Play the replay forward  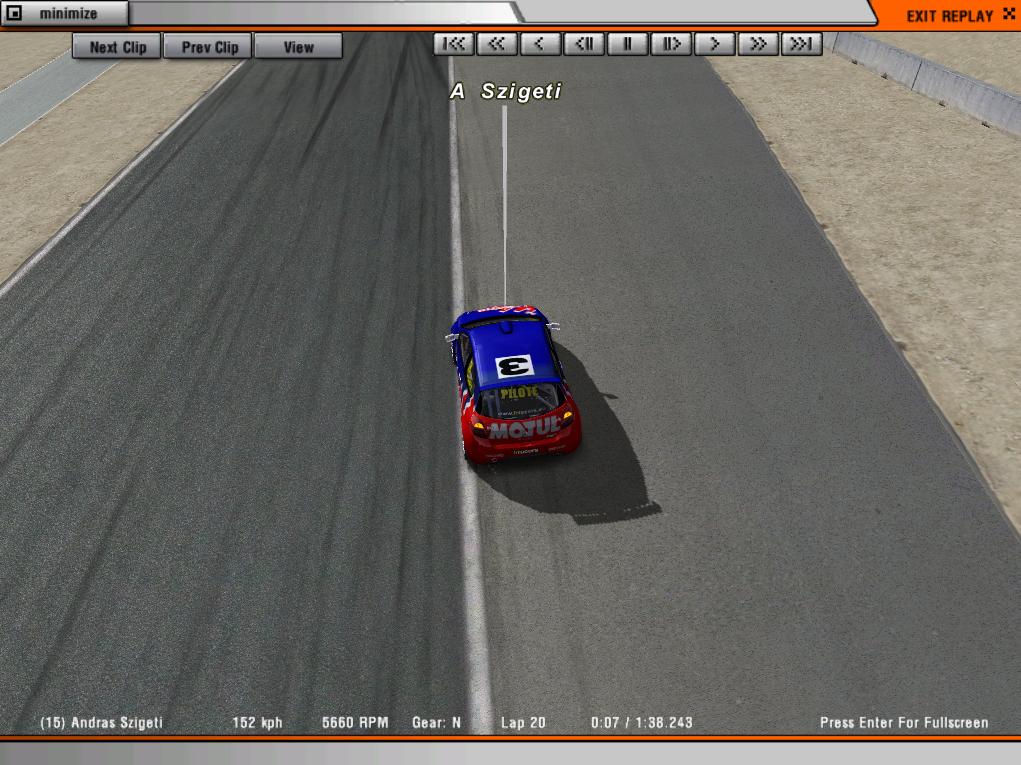714,44
